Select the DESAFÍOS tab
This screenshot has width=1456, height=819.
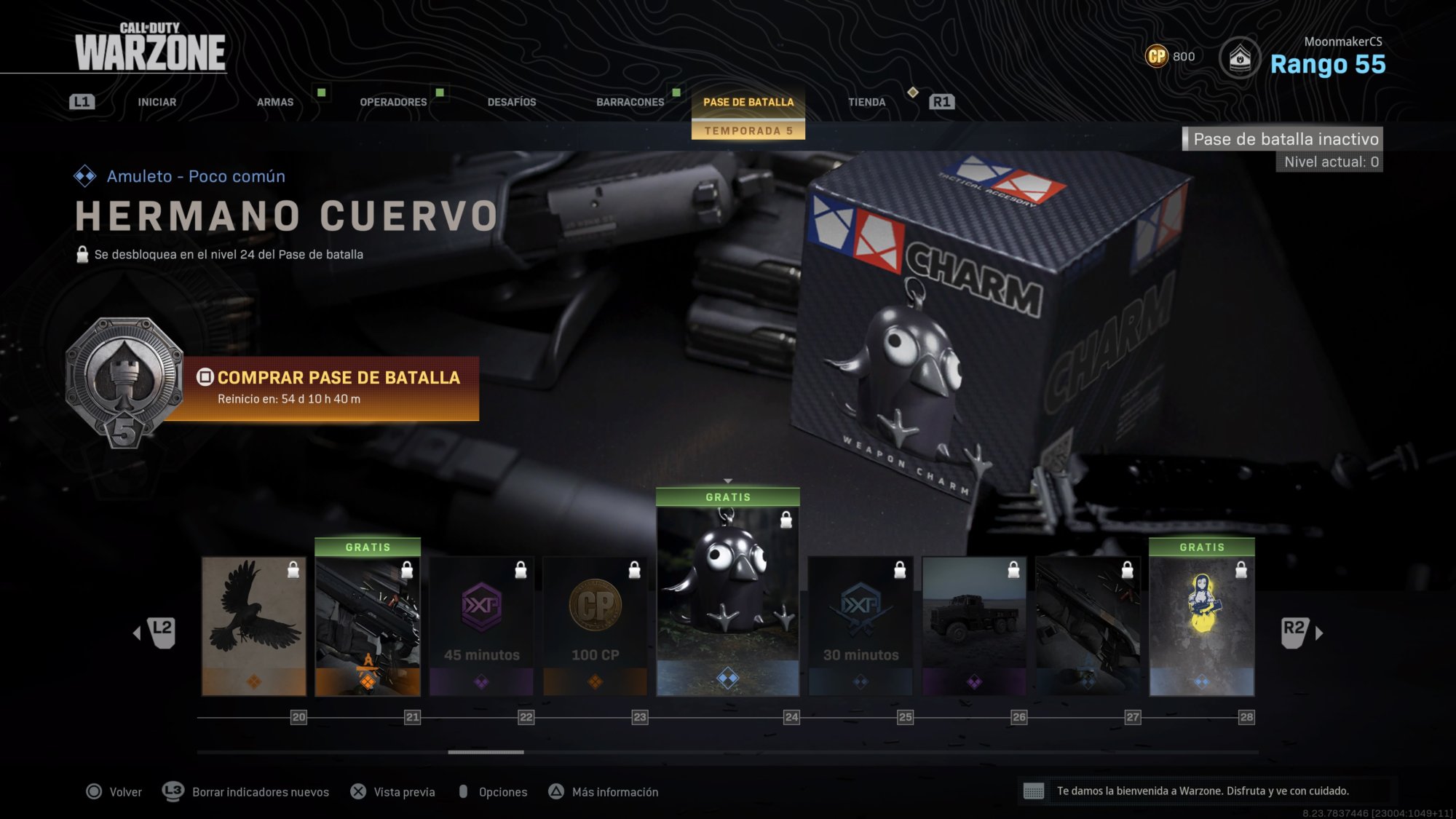point(512,102)
